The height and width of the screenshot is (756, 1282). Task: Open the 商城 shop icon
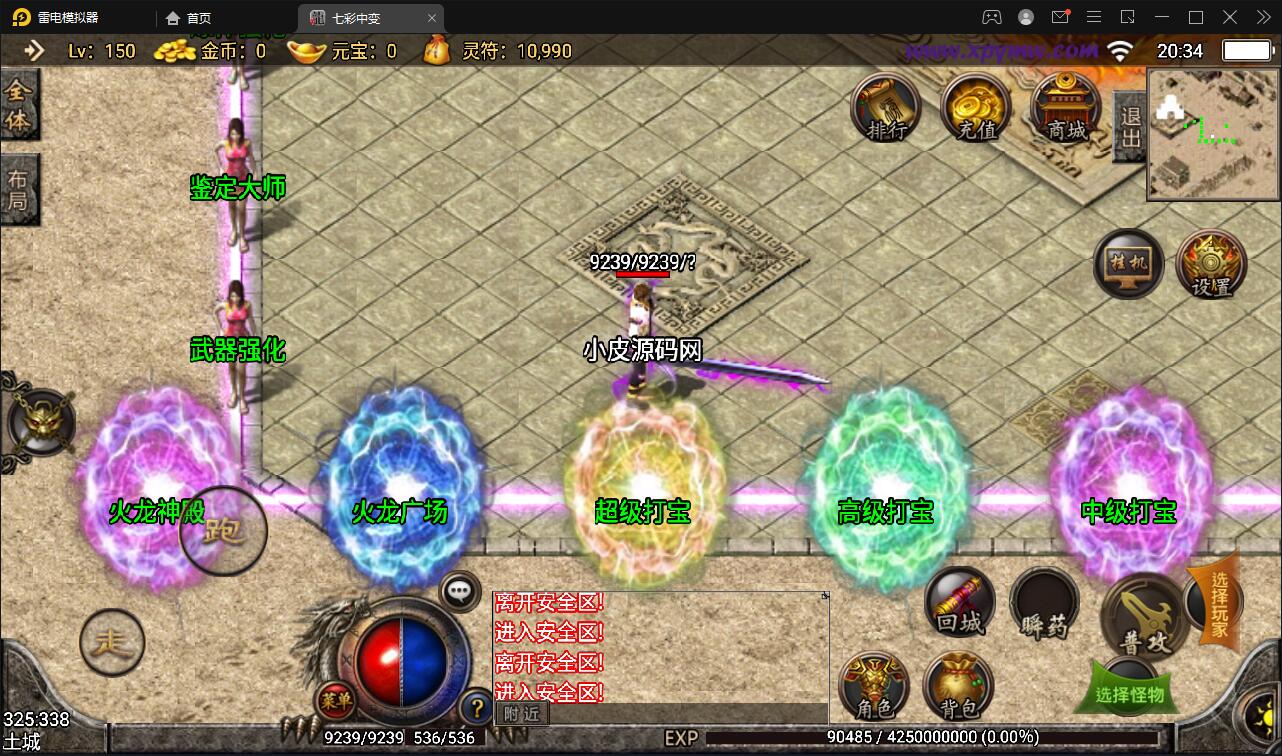coord(1066,108)
